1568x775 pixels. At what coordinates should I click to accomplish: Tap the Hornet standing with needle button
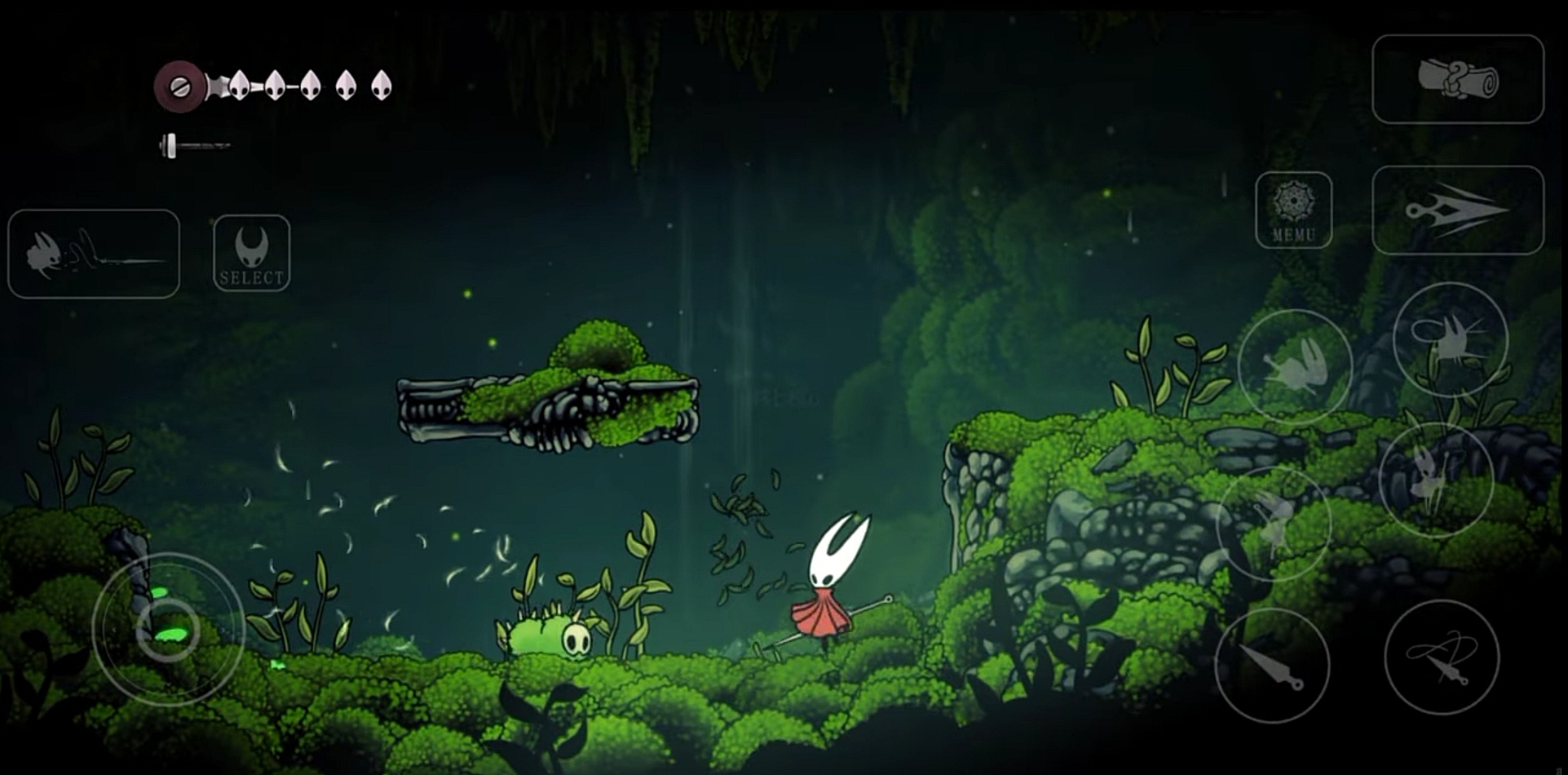click(x=1435, y=480)
